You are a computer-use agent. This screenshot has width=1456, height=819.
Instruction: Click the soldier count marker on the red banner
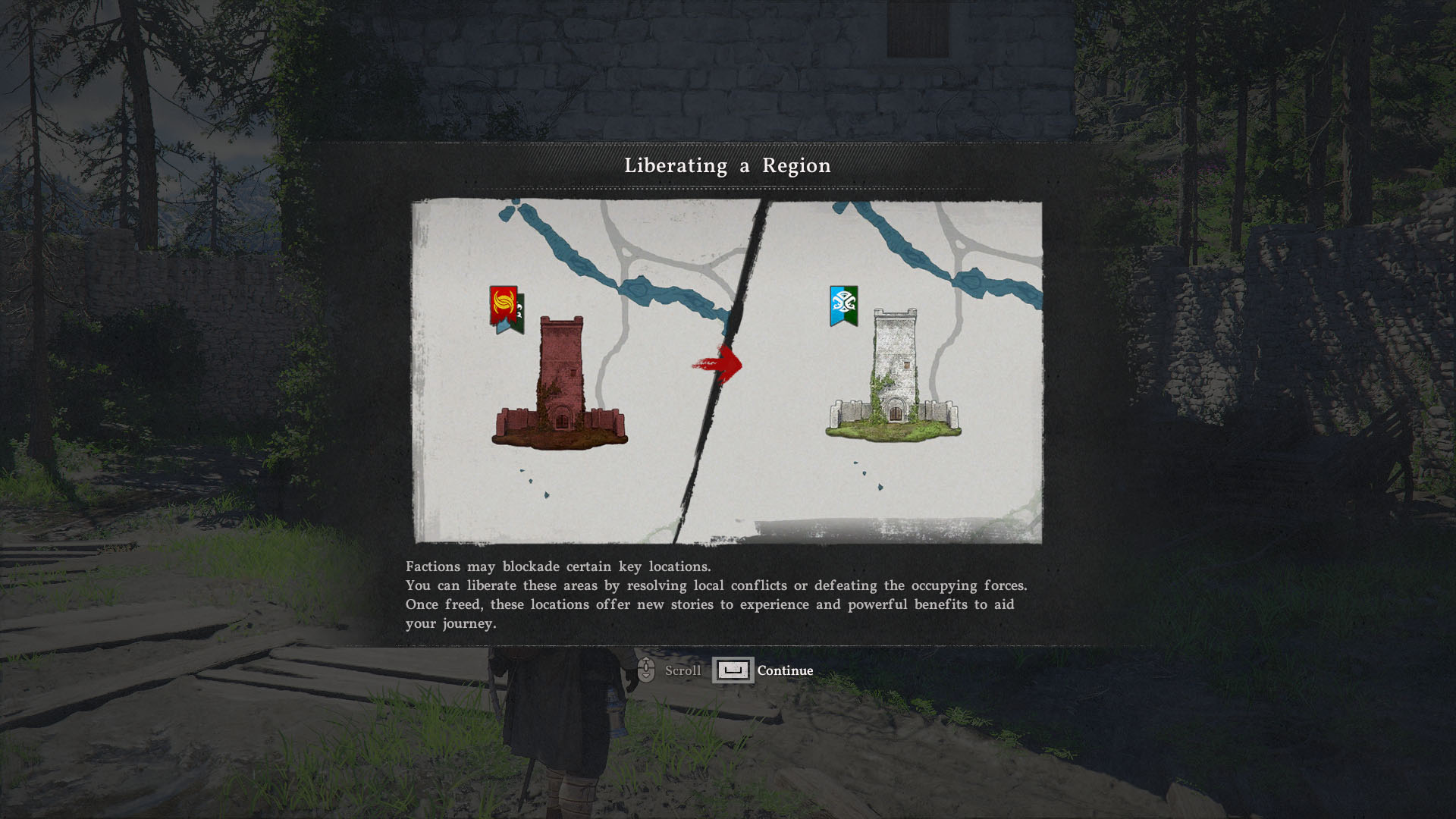tap(520, 309)
